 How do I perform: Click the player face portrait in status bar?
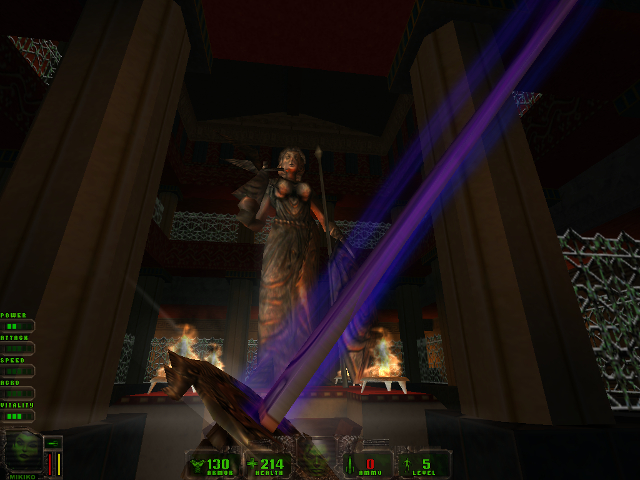point(319,456)
